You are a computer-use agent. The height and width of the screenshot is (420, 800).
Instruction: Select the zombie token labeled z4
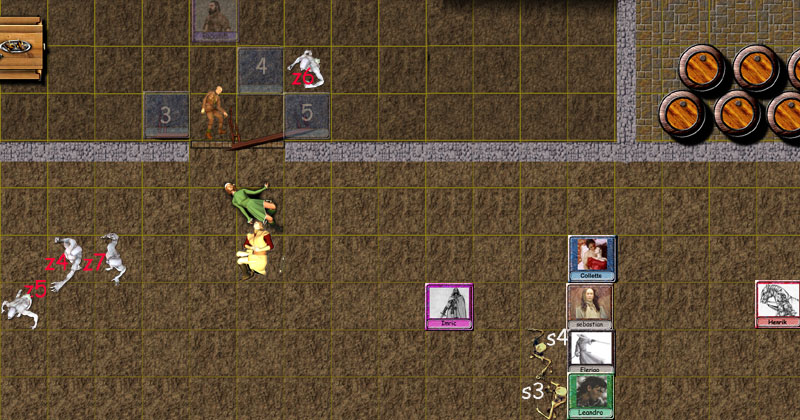[x=68, y=262]
